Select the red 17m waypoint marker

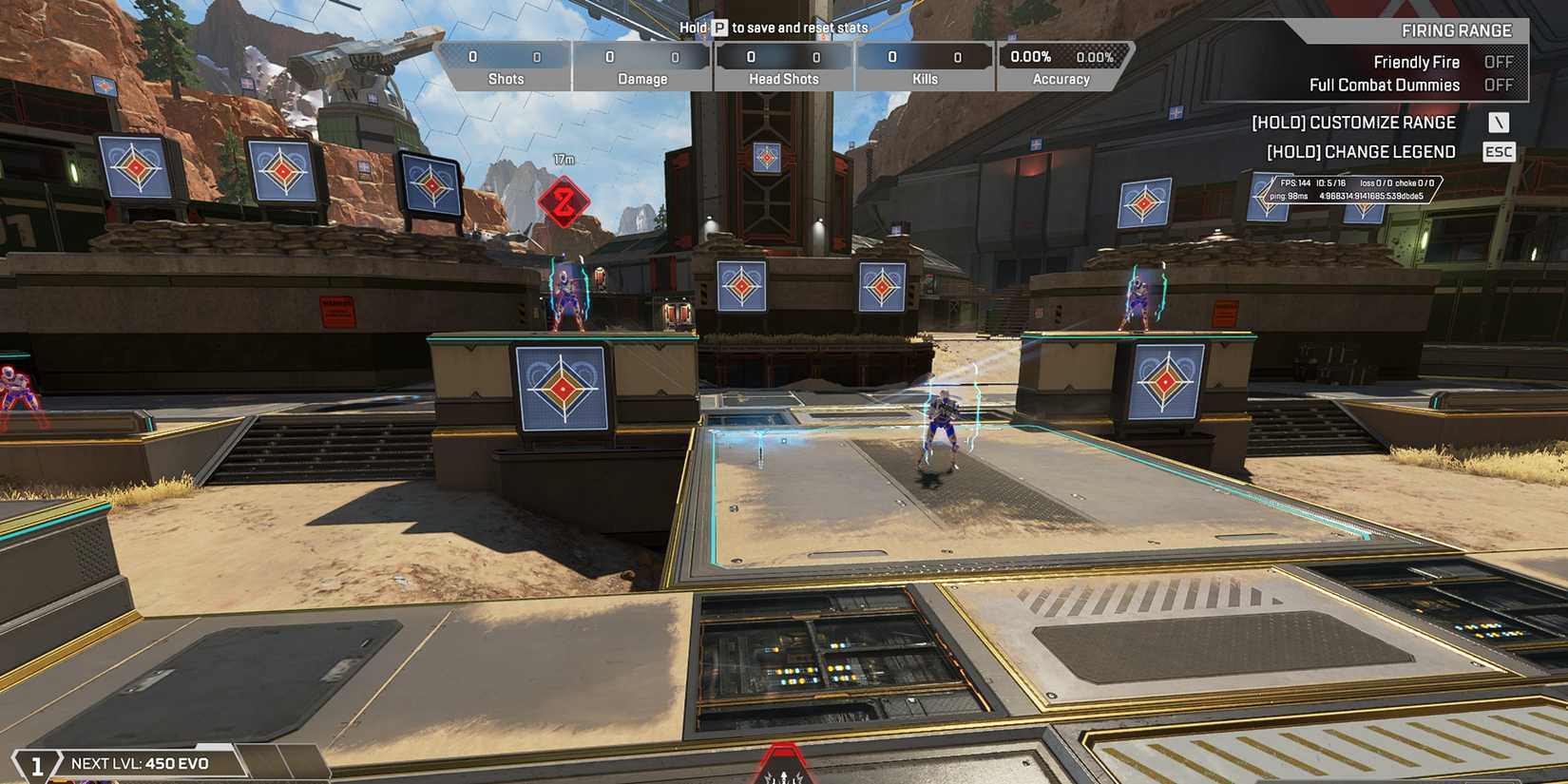(x=564, y=201)
